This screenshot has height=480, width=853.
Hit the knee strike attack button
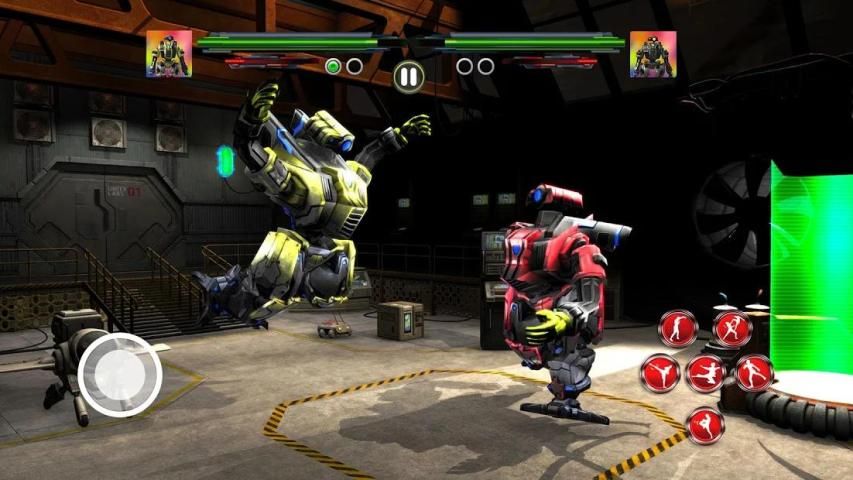[706, 425]
